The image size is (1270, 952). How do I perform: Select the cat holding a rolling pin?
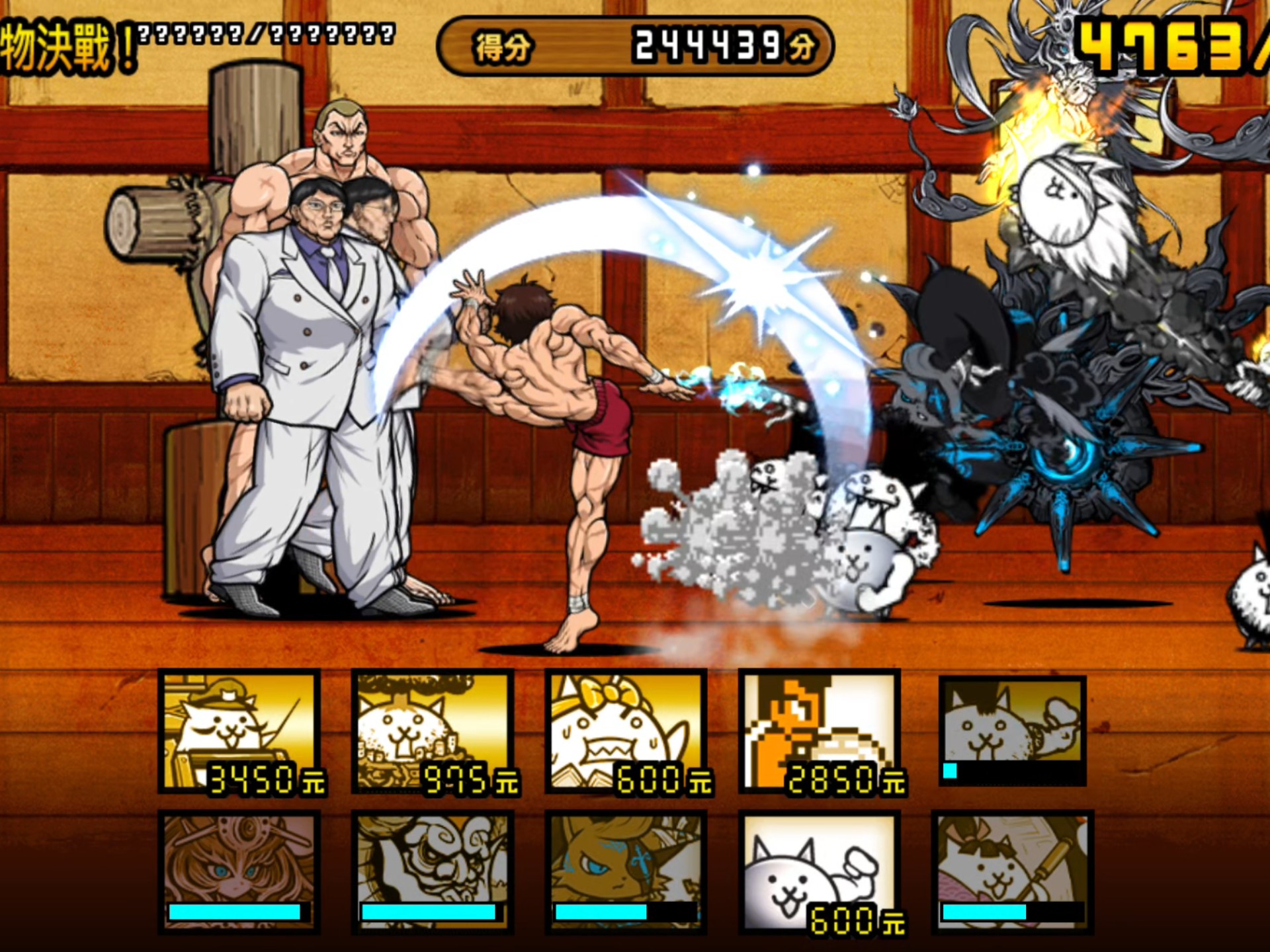[x=1012, y=871]
